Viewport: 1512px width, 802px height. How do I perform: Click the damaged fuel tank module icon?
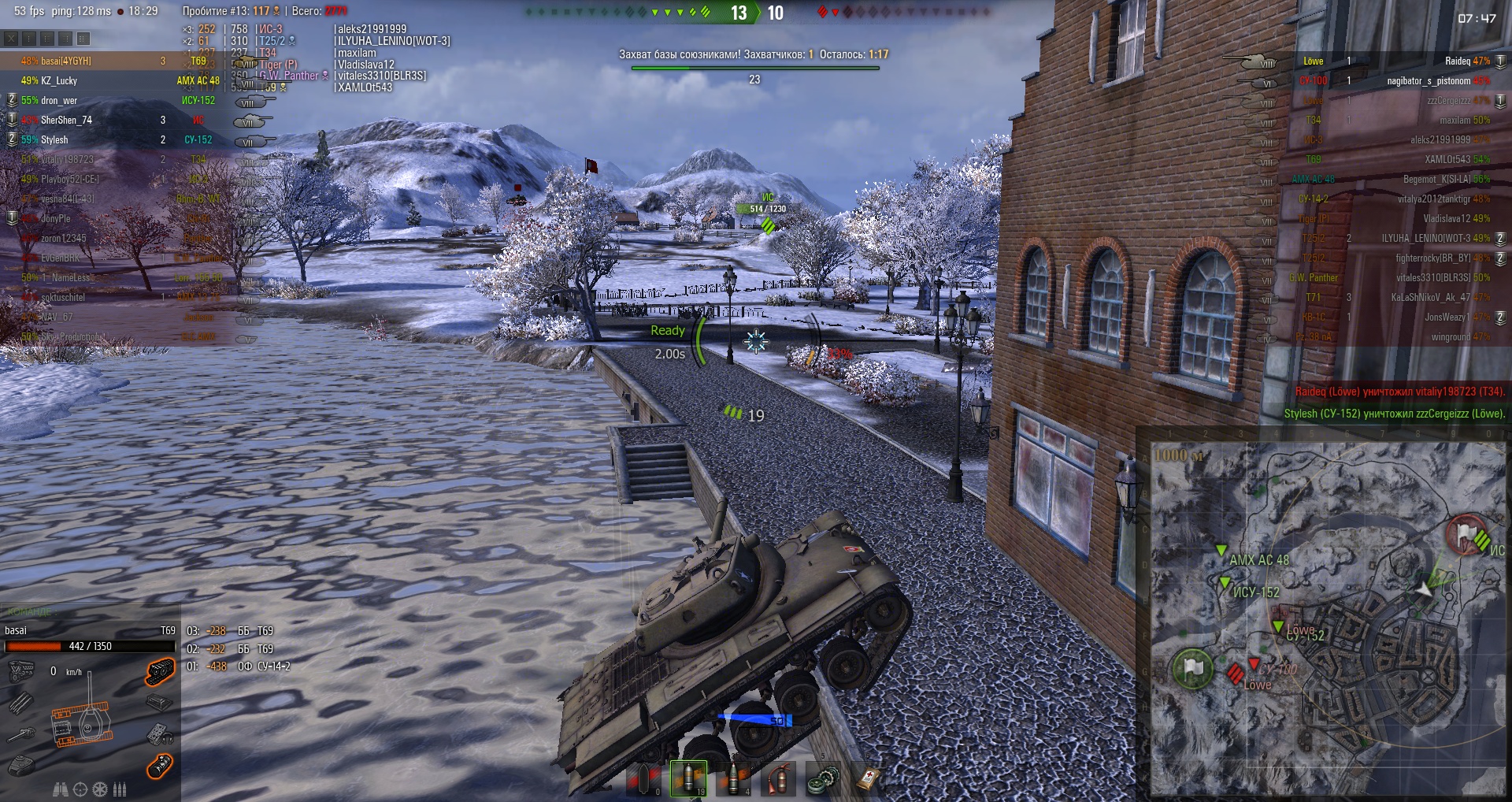pyautogui.click(x=160, y=766)
